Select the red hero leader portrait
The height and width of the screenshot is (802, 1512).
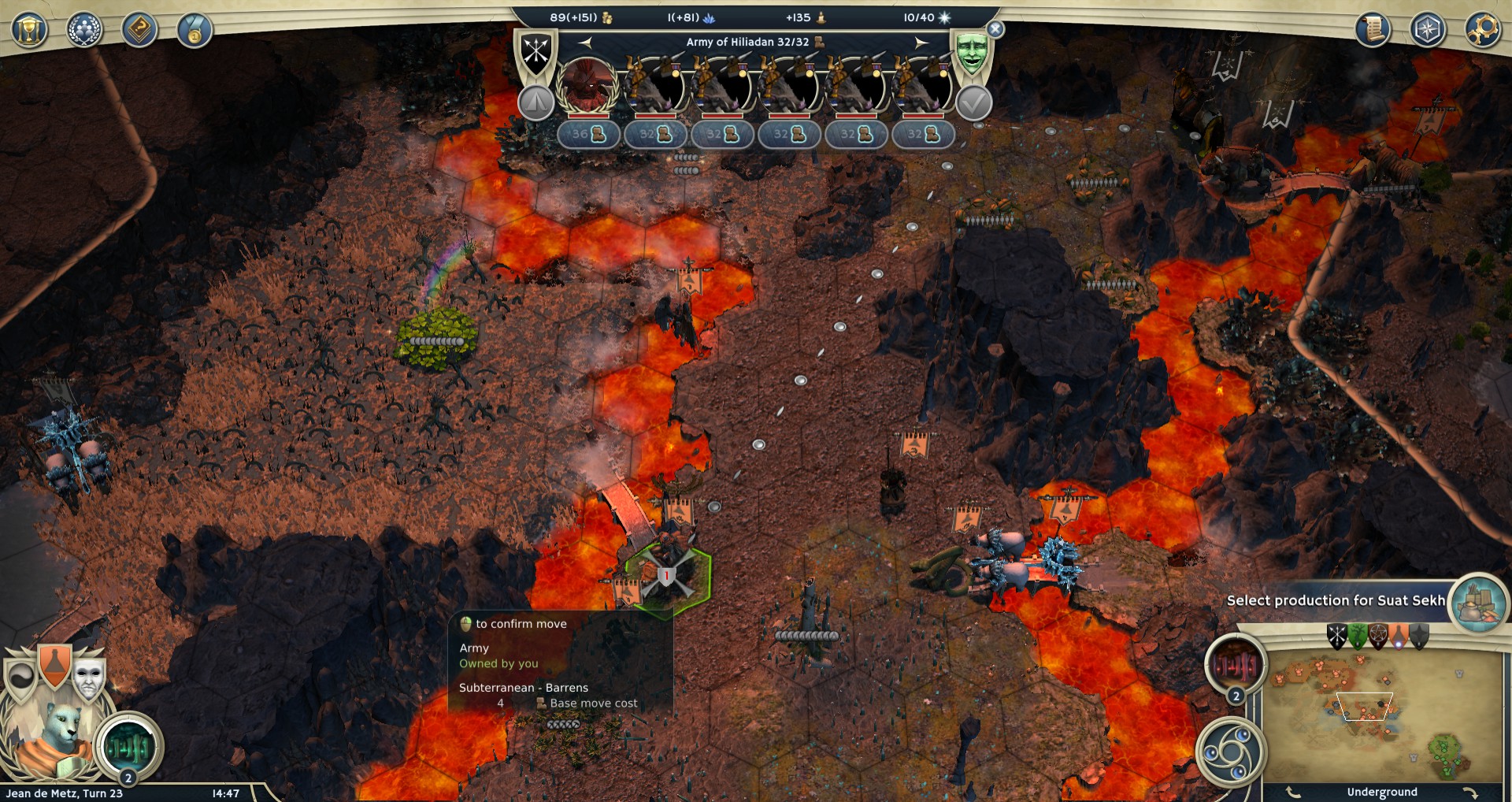click(587, 85)
